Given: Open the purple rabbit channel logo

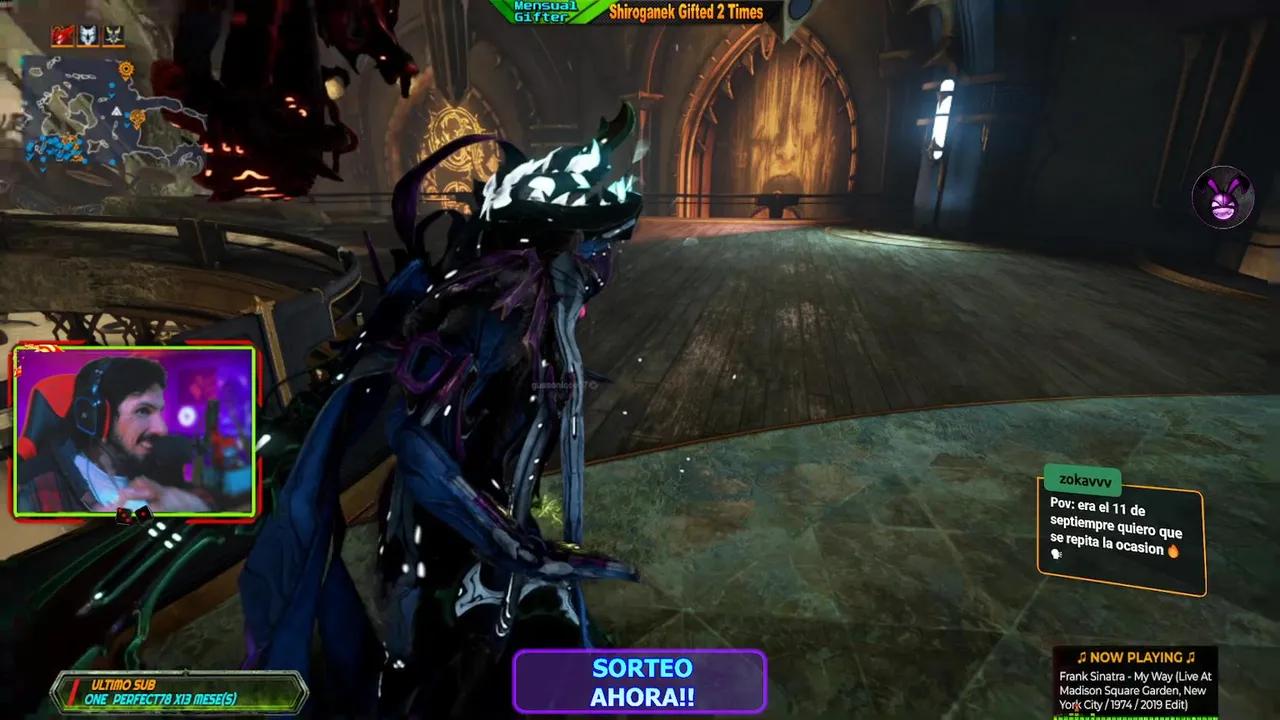Looking at the screenshot, I should (x=1224, y=198).
